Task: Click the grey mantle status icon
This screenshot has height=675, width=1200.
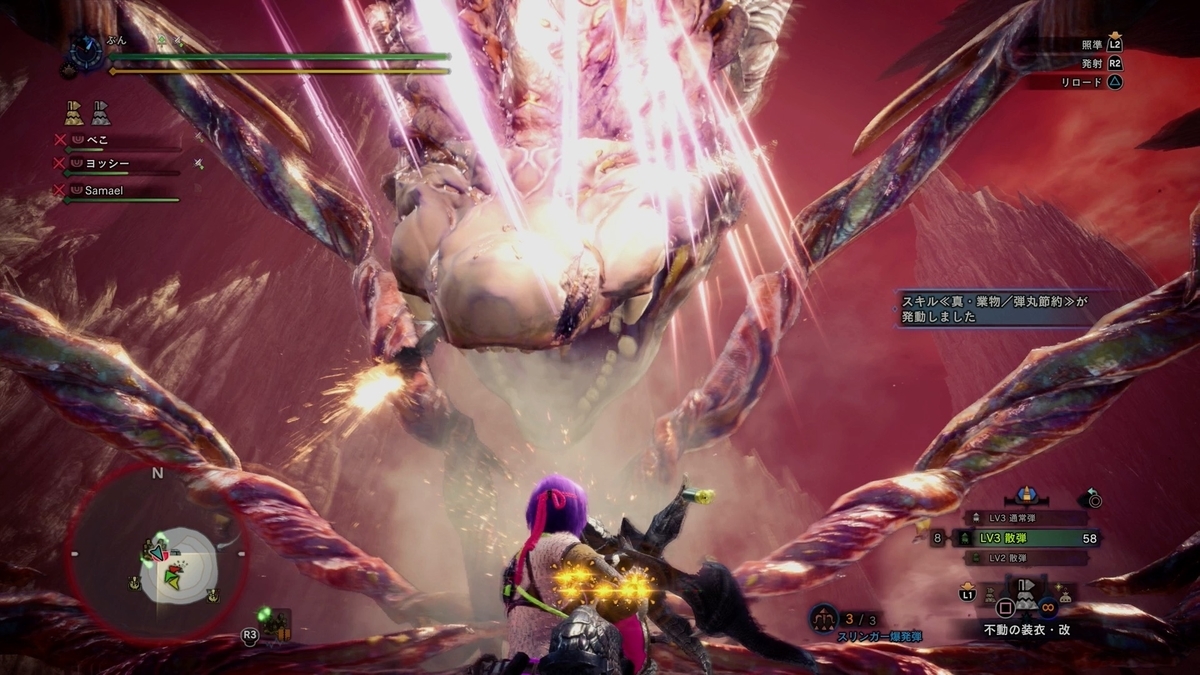Action: [x=101, y=111]
